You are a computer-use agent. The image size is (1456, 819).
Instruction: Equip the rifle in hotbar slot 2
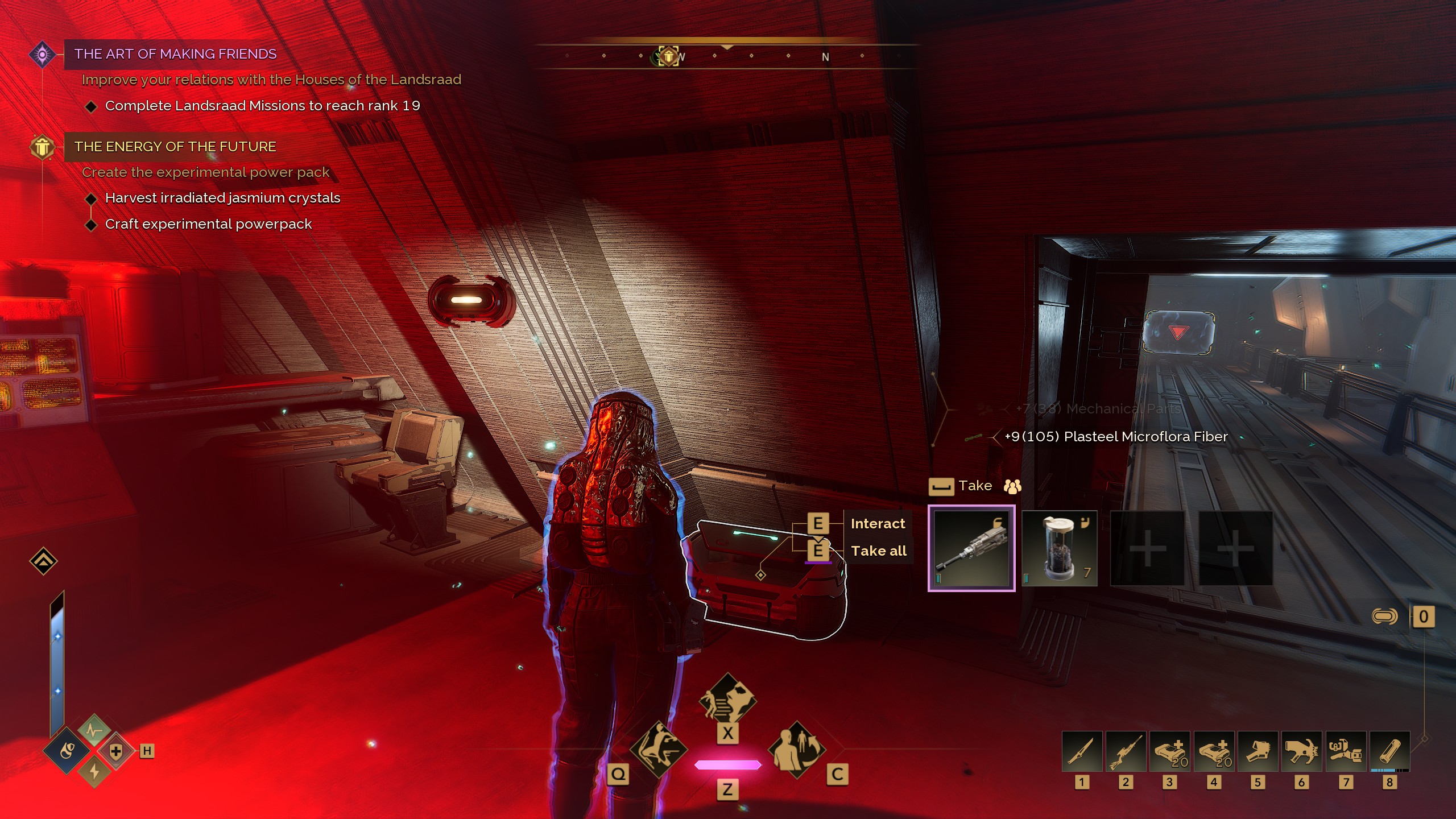[x=1125, y=751]
